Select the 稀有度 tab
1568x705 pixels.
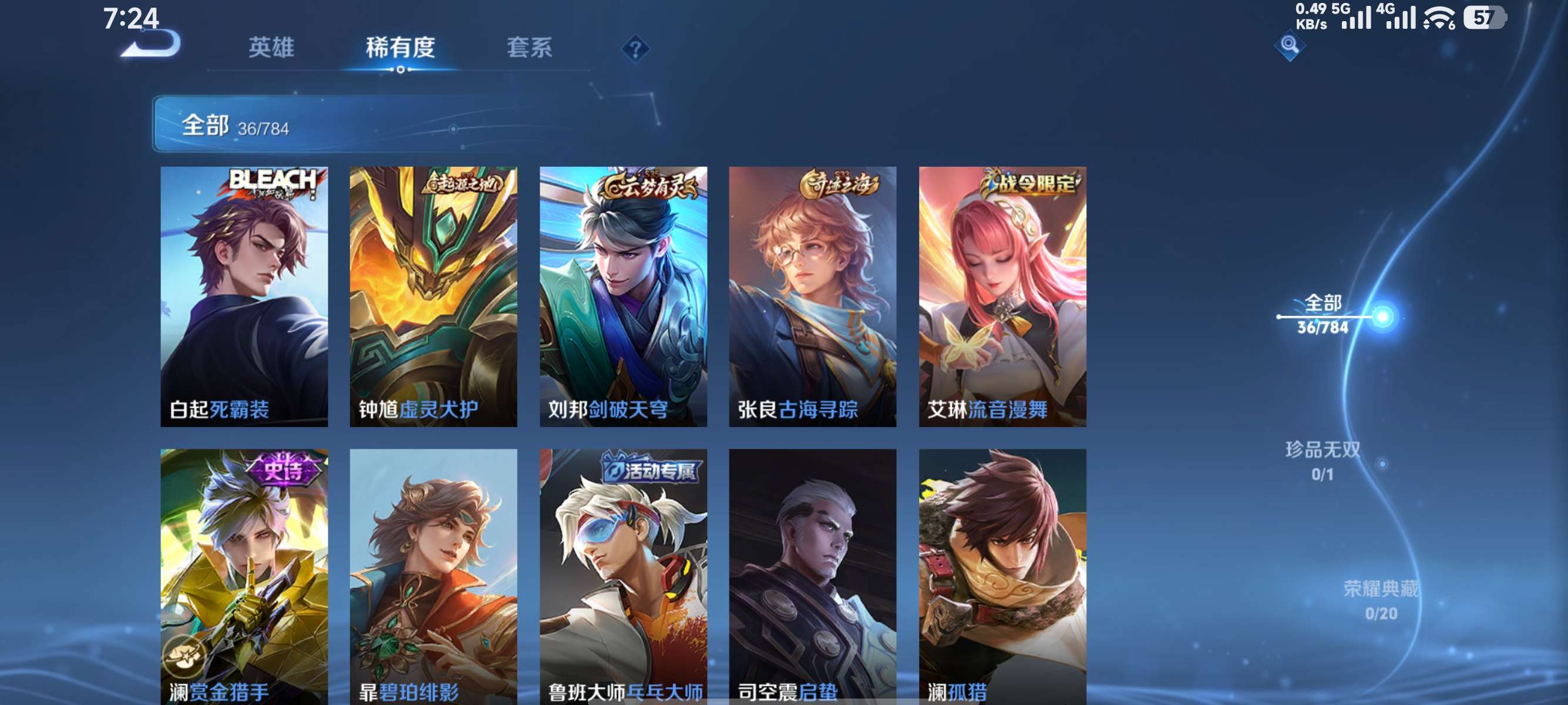[402, 49]
